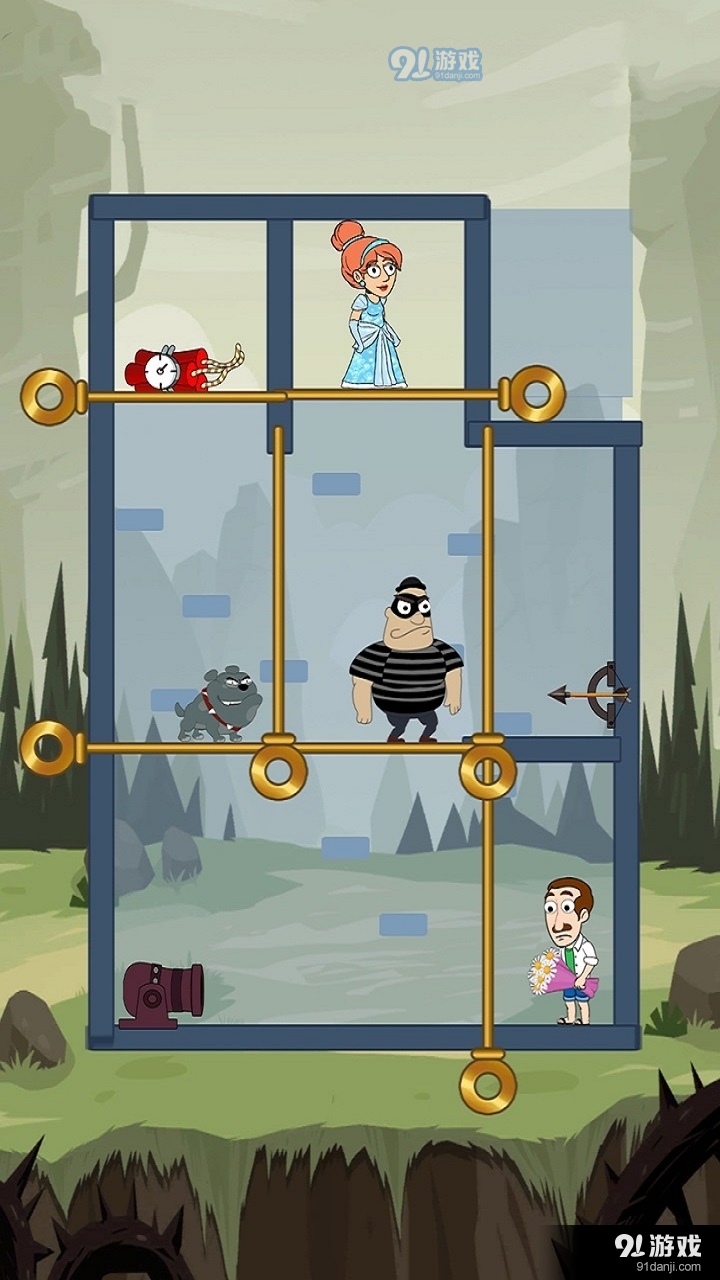Image resolution: width=720 pixels, height=1280 pixels.
Task: Select the ring handle of the pin under the princess
Action: coord(538,394)
